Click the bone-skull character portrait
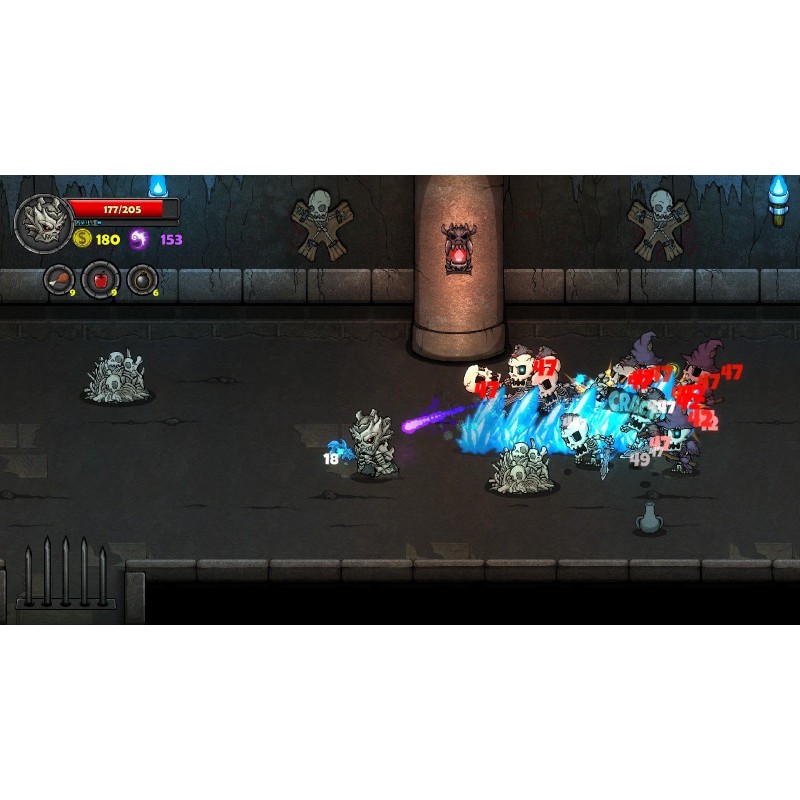800x800 pixels. point(42,222)
